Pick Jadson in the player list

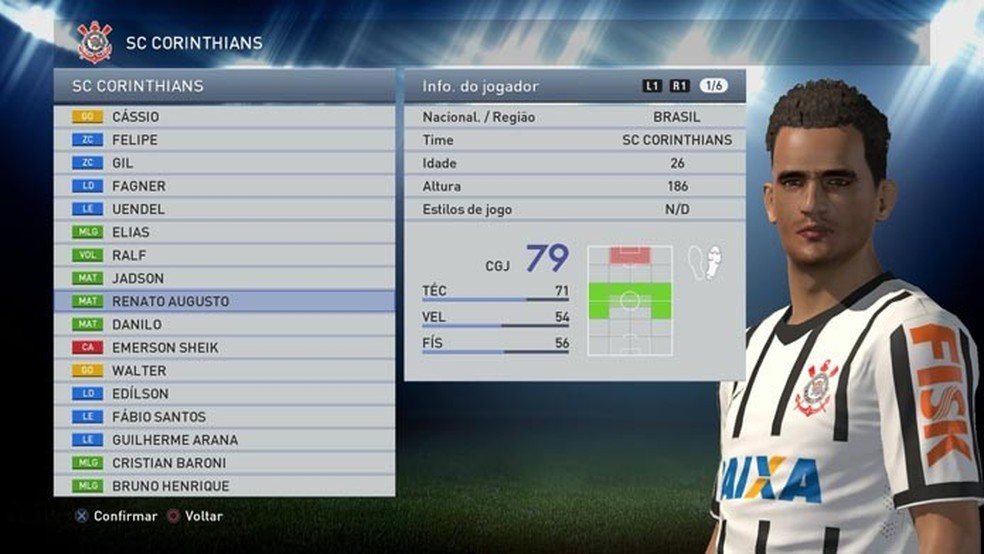coord(224,278)
